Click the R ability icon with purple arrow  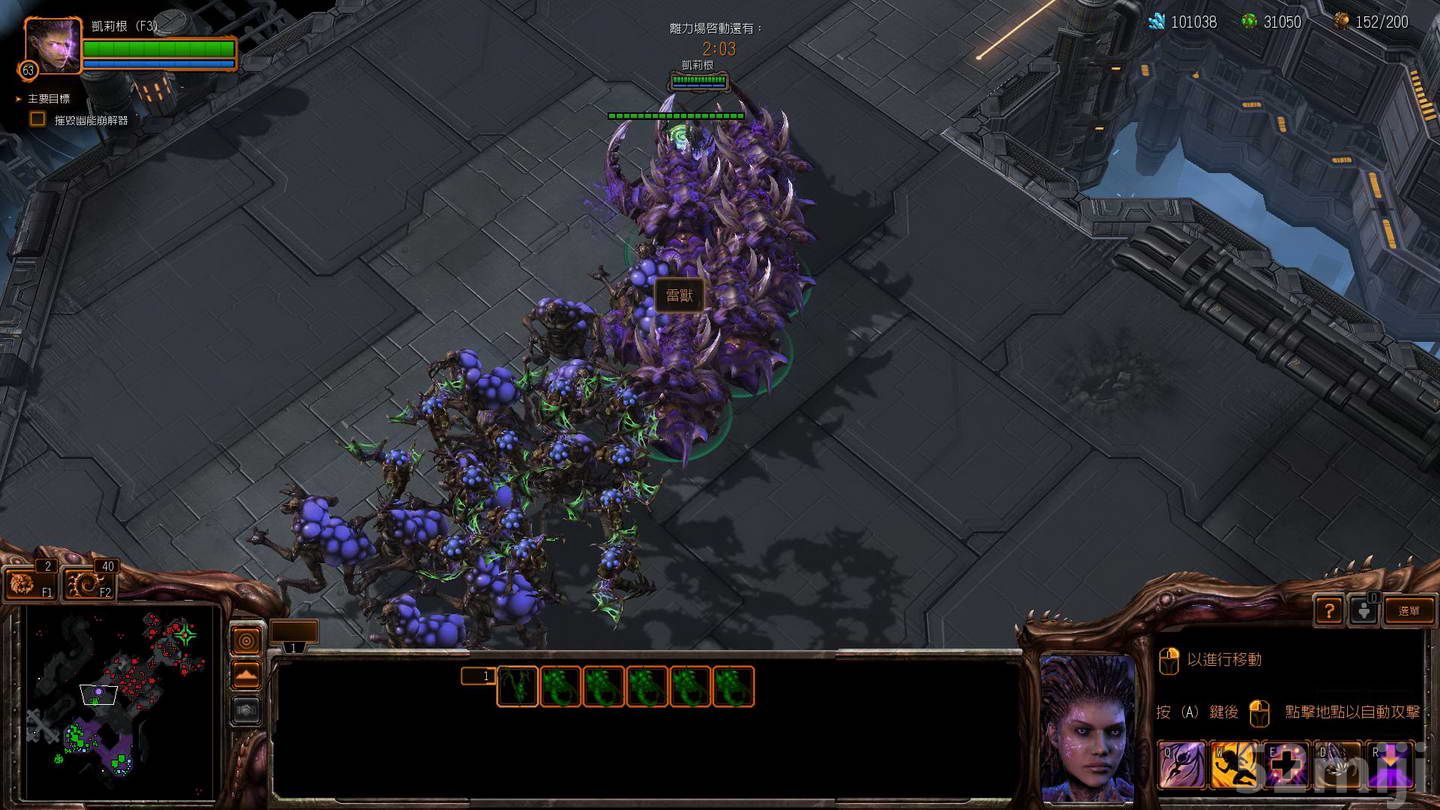(x=1389, y=765)
